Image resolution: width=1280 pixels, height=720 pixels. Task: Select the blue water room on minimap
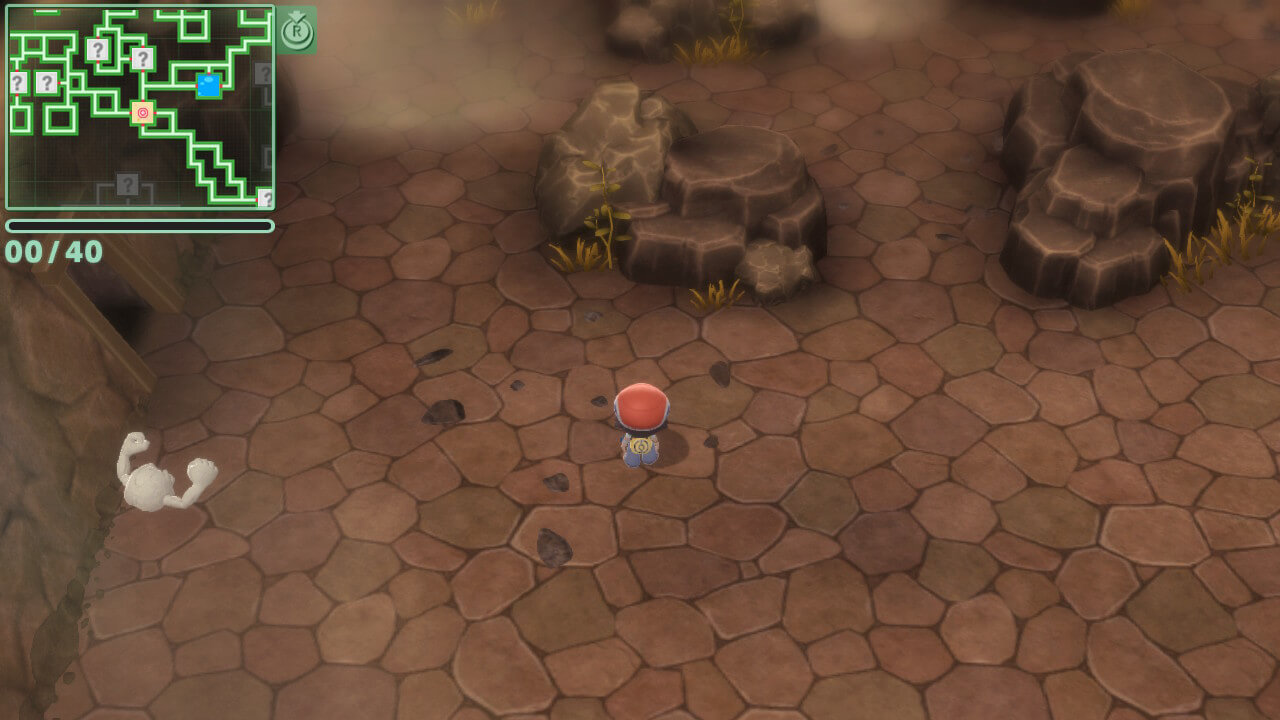[209, 86]
